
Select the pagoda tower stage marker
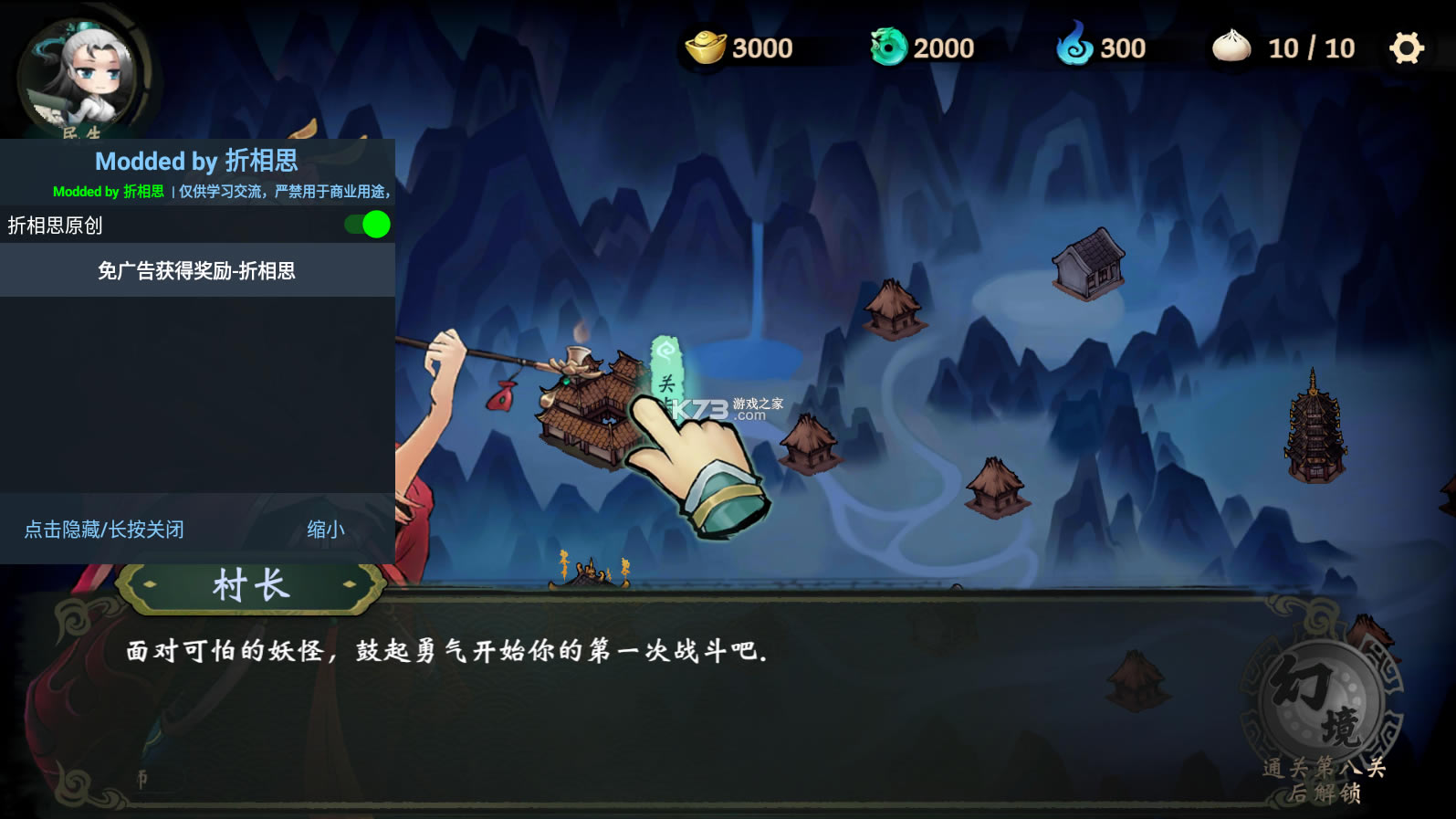pos(1315,429)
